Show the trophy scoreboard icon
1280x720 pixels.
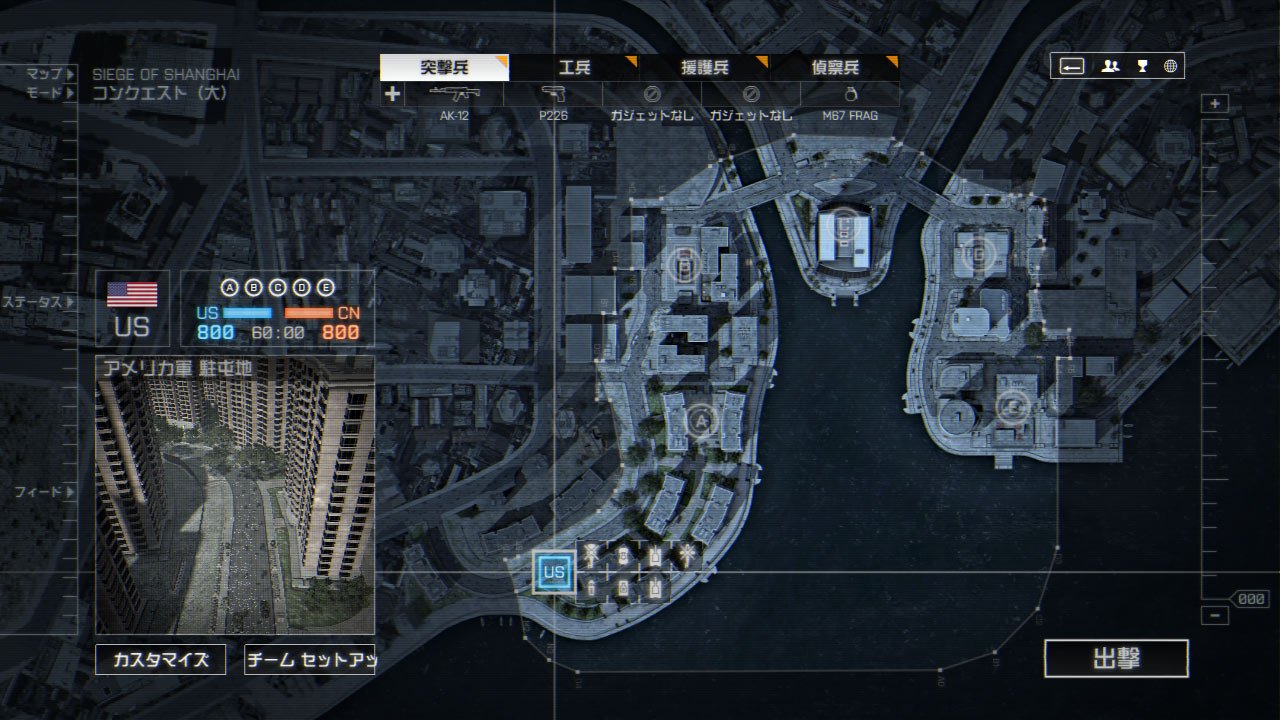tap(1142, 66)
